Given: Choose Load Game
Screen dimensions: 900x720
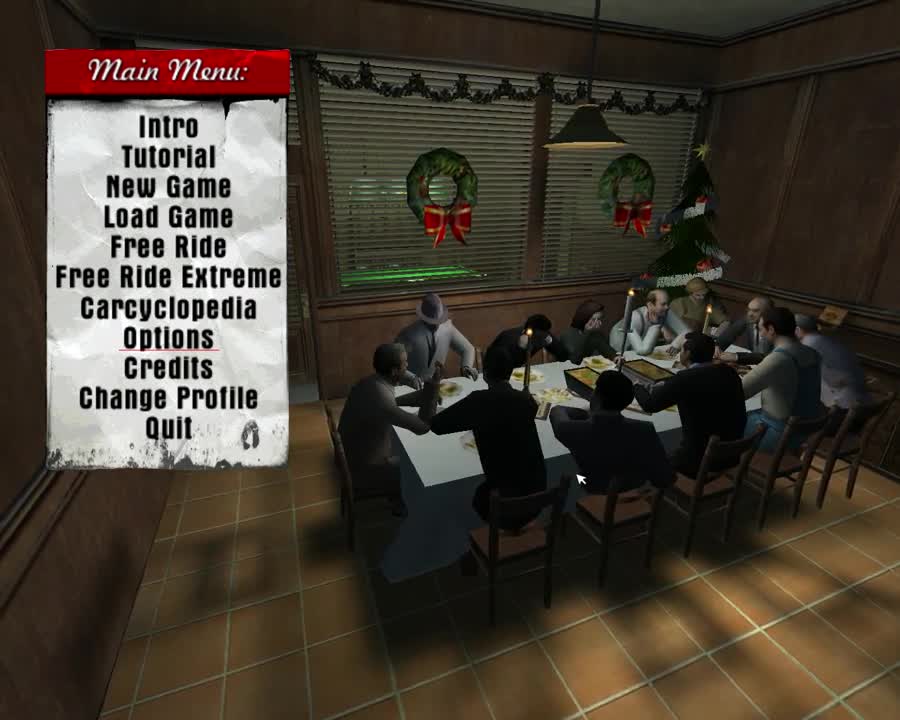Looking at the screenshot, I should (168, 217).
